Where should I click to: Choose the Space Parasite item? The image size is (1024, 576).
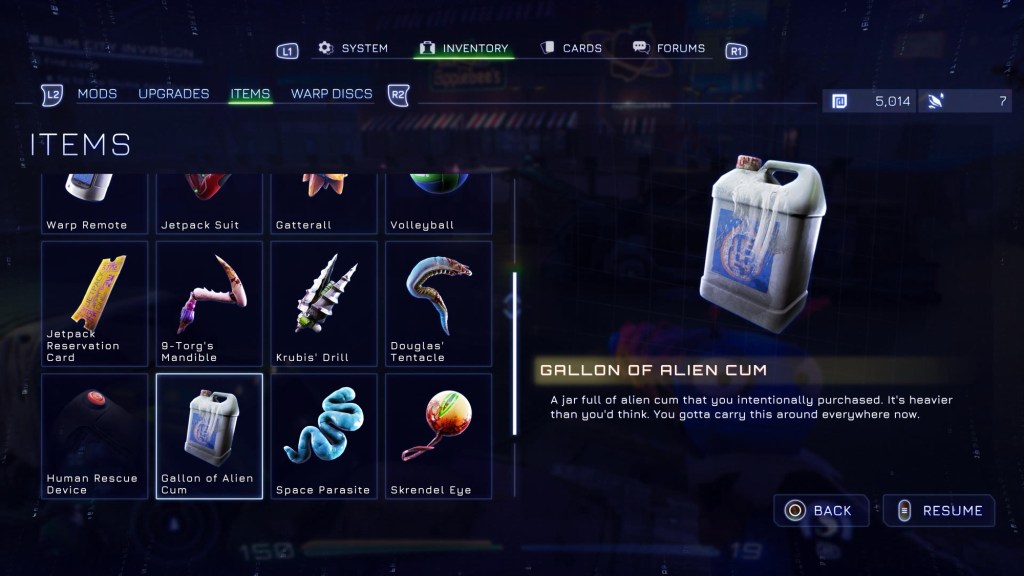[x=324, y=435]
